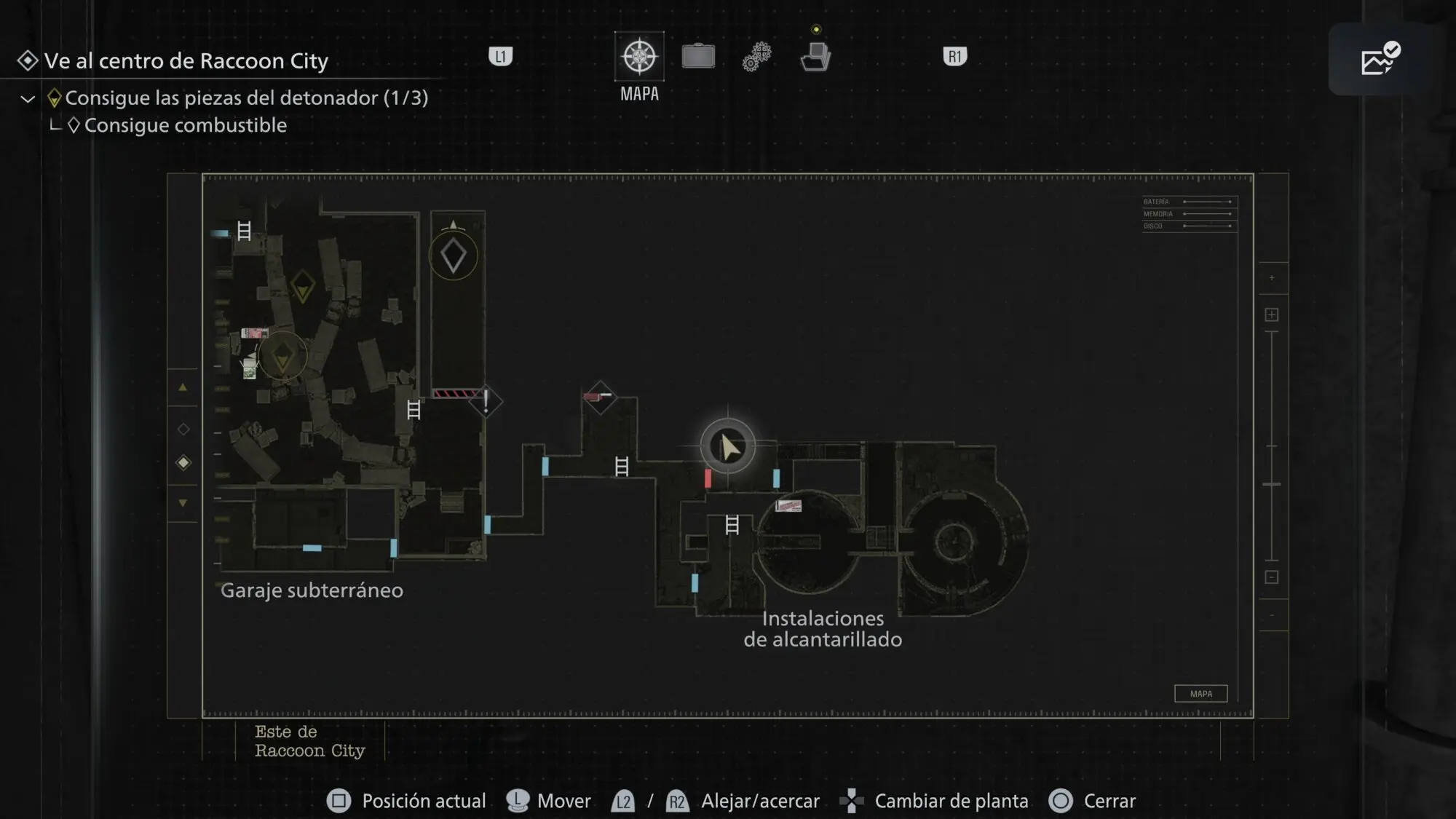Go up one floor with the up arrow

[183, 388]
